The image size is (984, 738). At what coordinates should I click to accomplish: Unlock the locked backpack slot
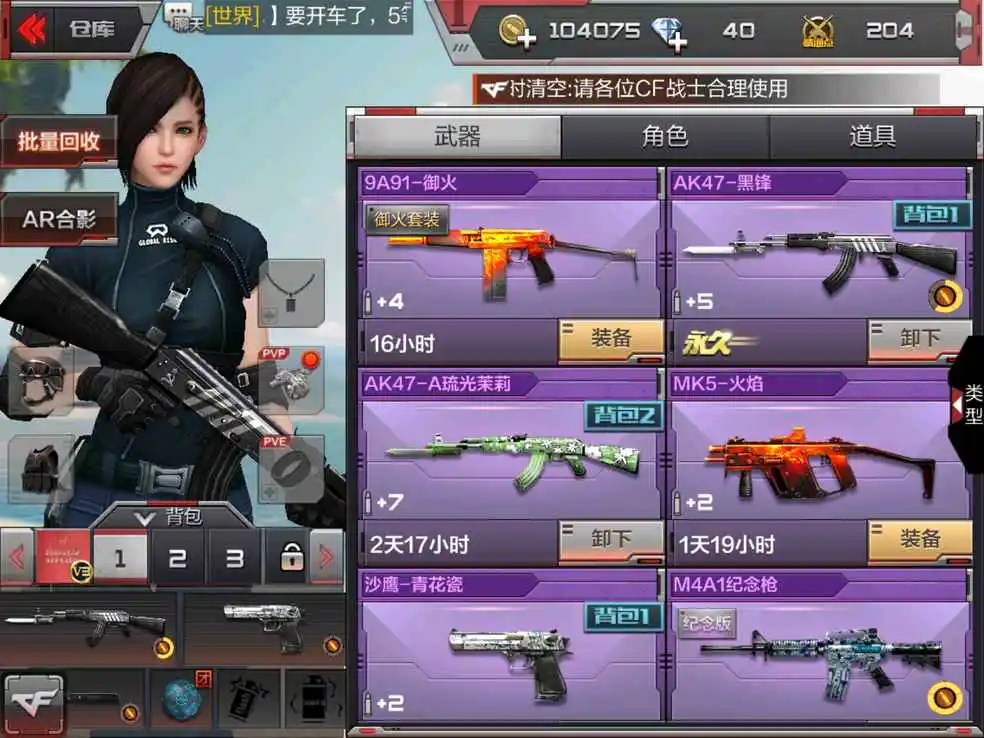coord(291,558)
